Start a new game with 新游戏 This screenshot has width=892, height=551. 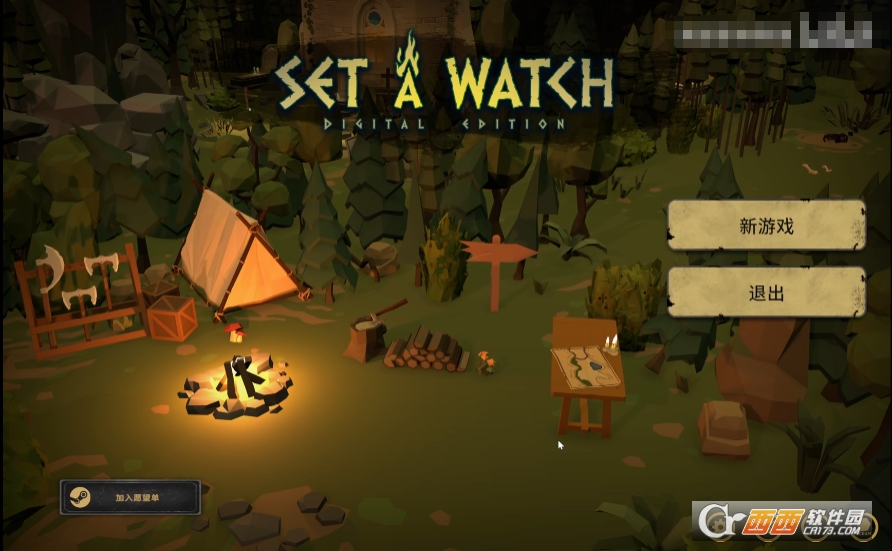click(766, 226)
